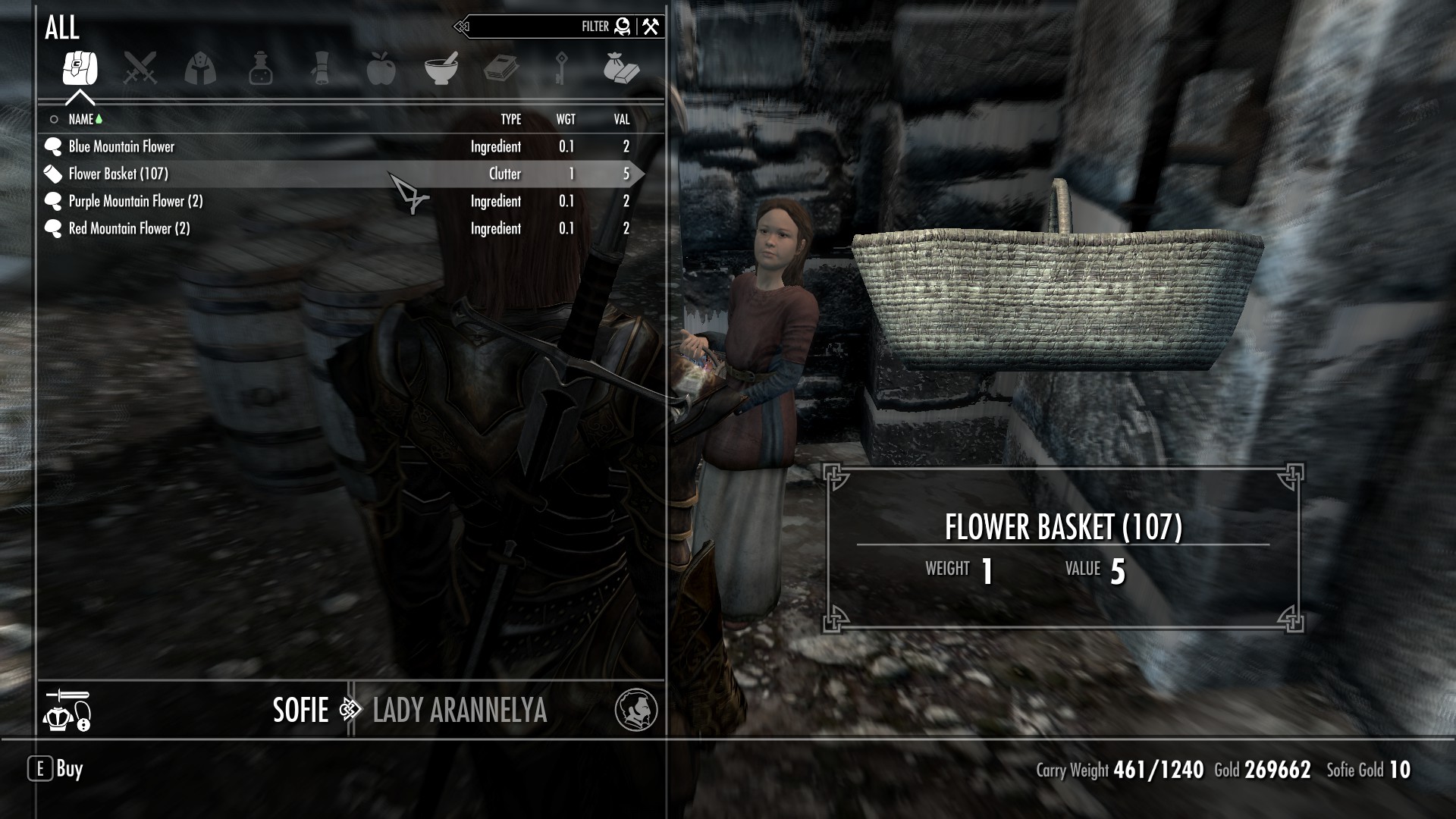Select the Blue Mountain Flower entry

[x=121, y=146]
